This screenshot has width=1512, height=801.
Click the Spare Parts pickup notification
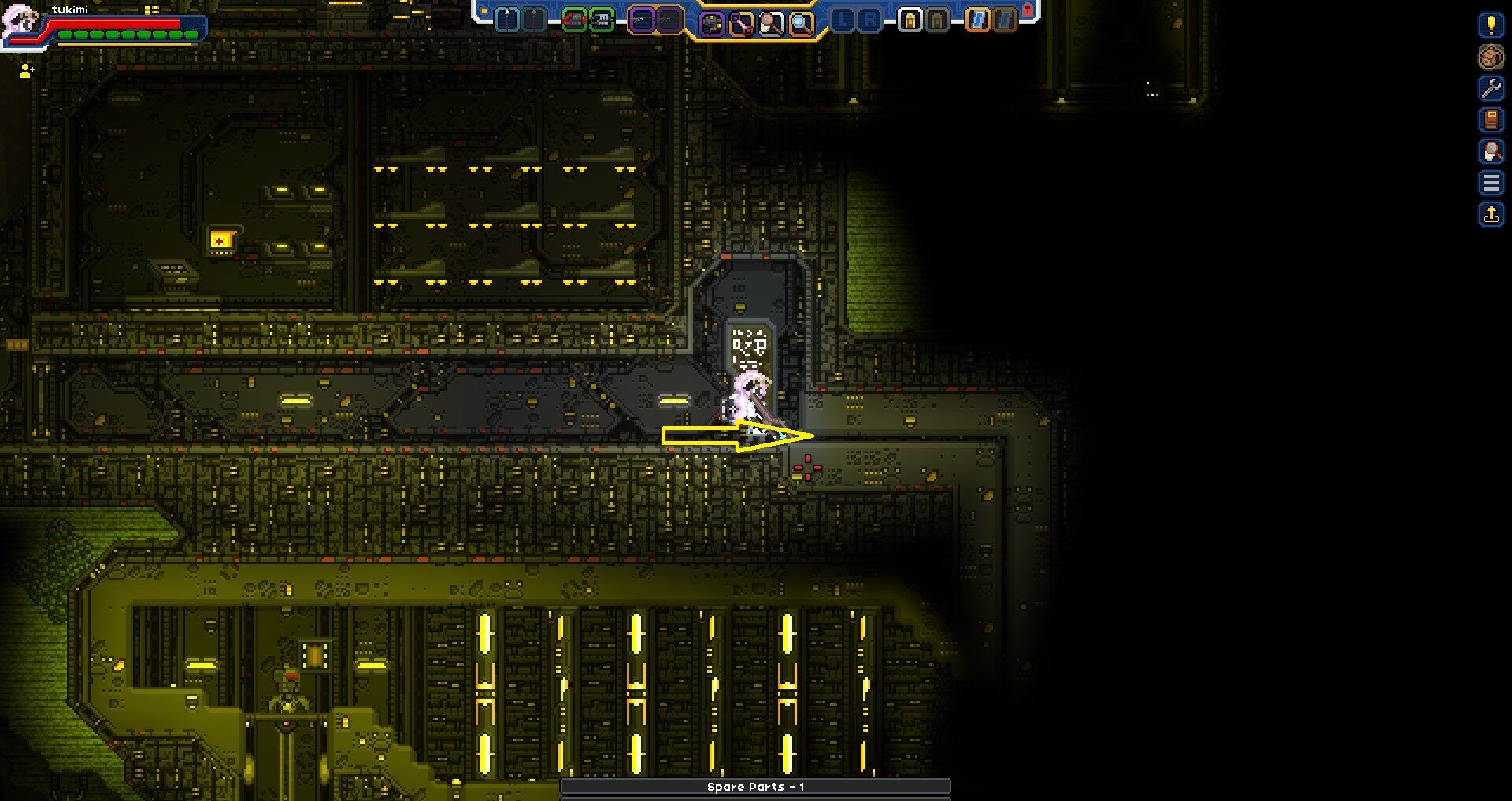[x=753, y=786]
